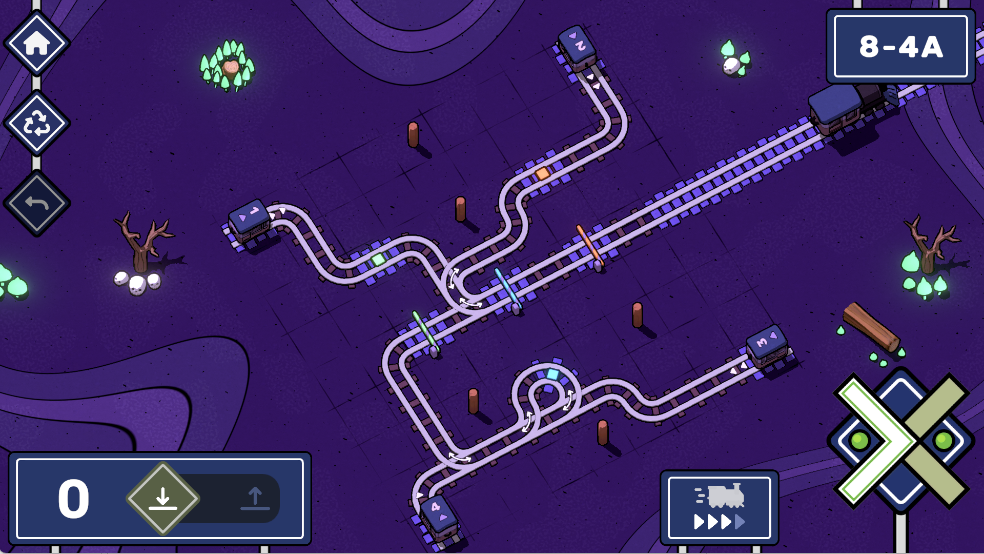This screenshot has height=554, width=984.
Task: Restart the level with the circular arrows button
Action: (x=37, y=123)
